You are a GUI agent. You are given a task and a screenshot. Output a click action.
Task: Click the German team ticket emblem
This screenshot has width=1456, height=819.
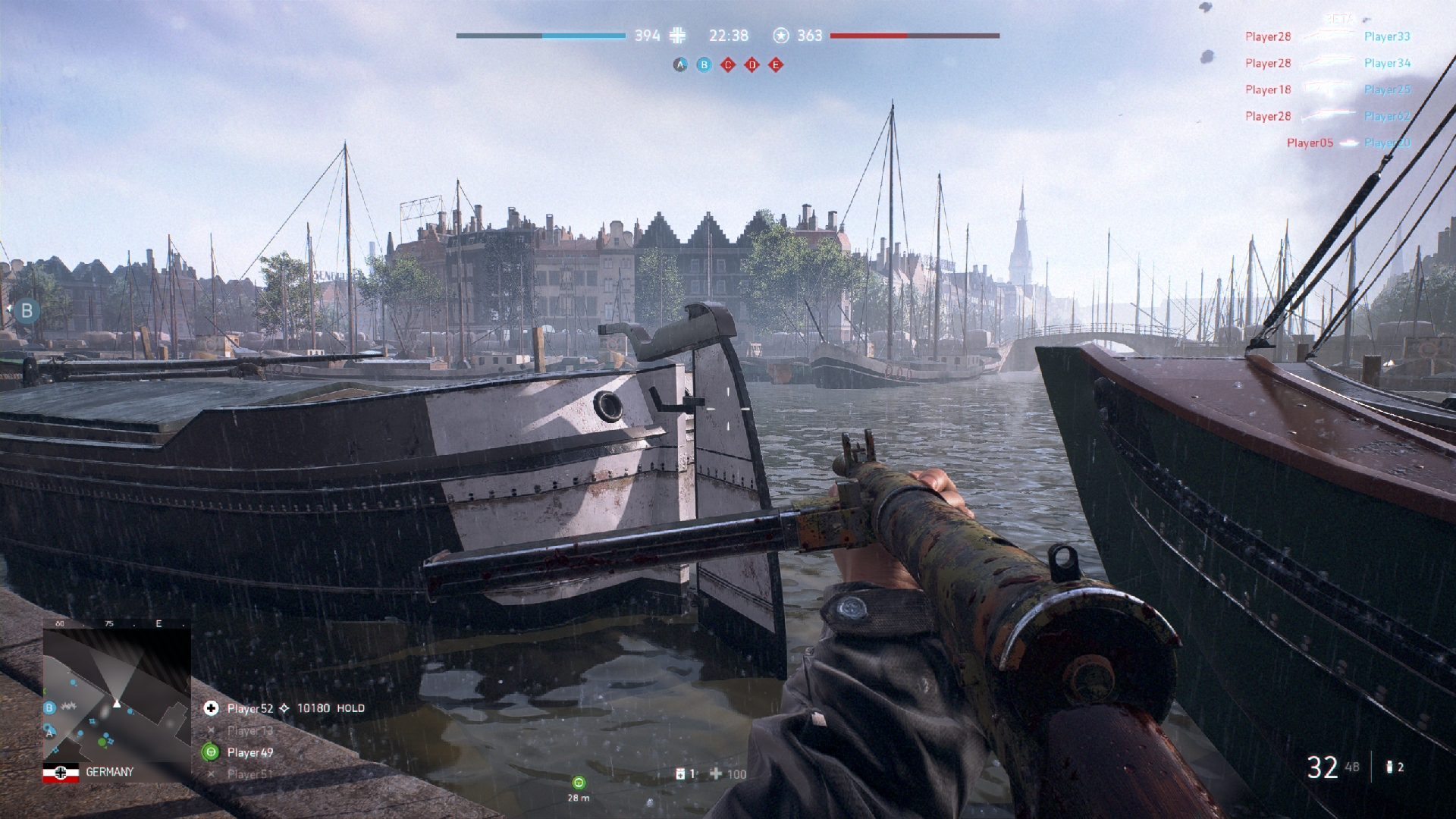click(x=678, y=36)
